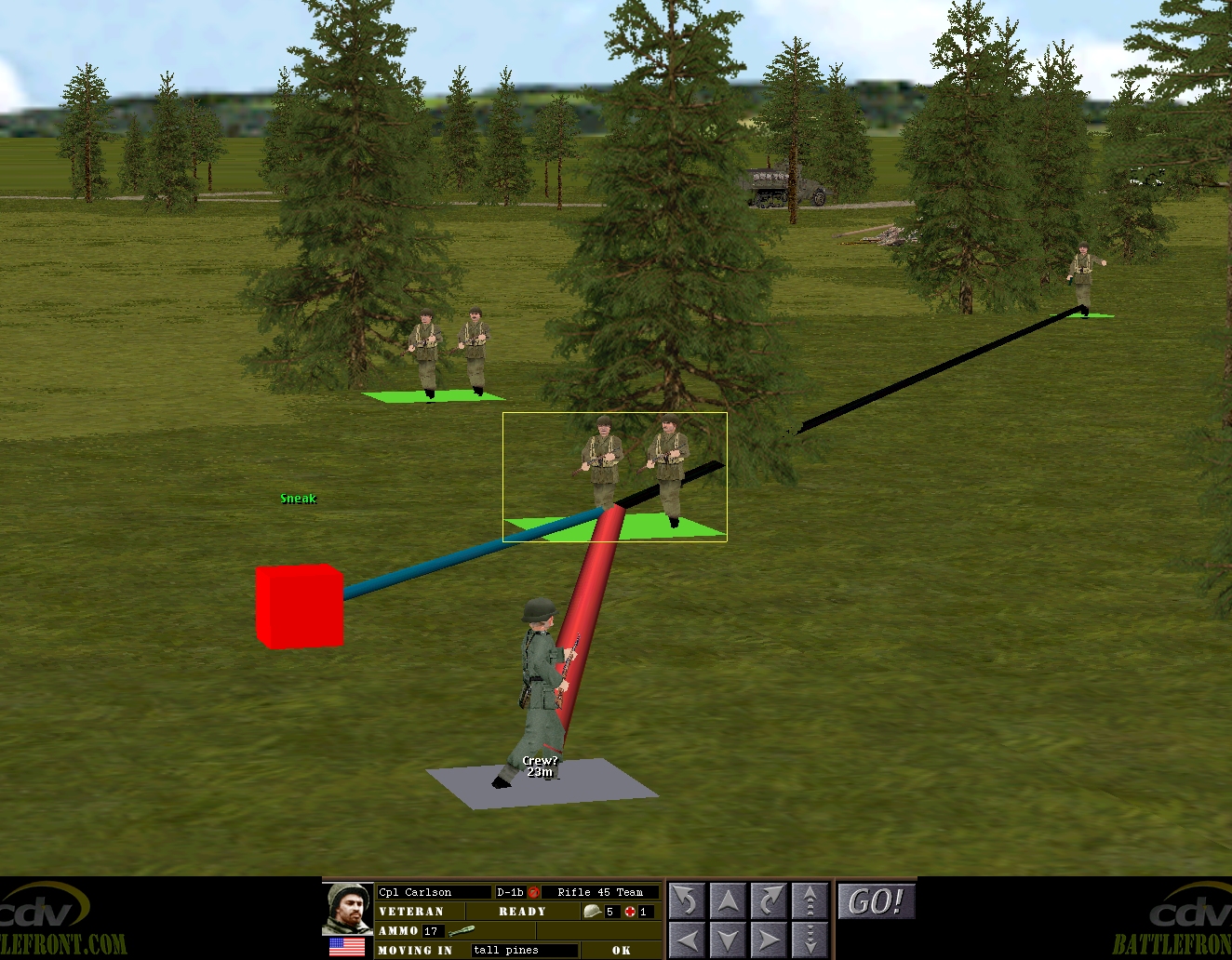The image size is (1232, 960).
Task: Pan camera right with the right arrow
Action: pyautogui.click(x=769, y=940)
